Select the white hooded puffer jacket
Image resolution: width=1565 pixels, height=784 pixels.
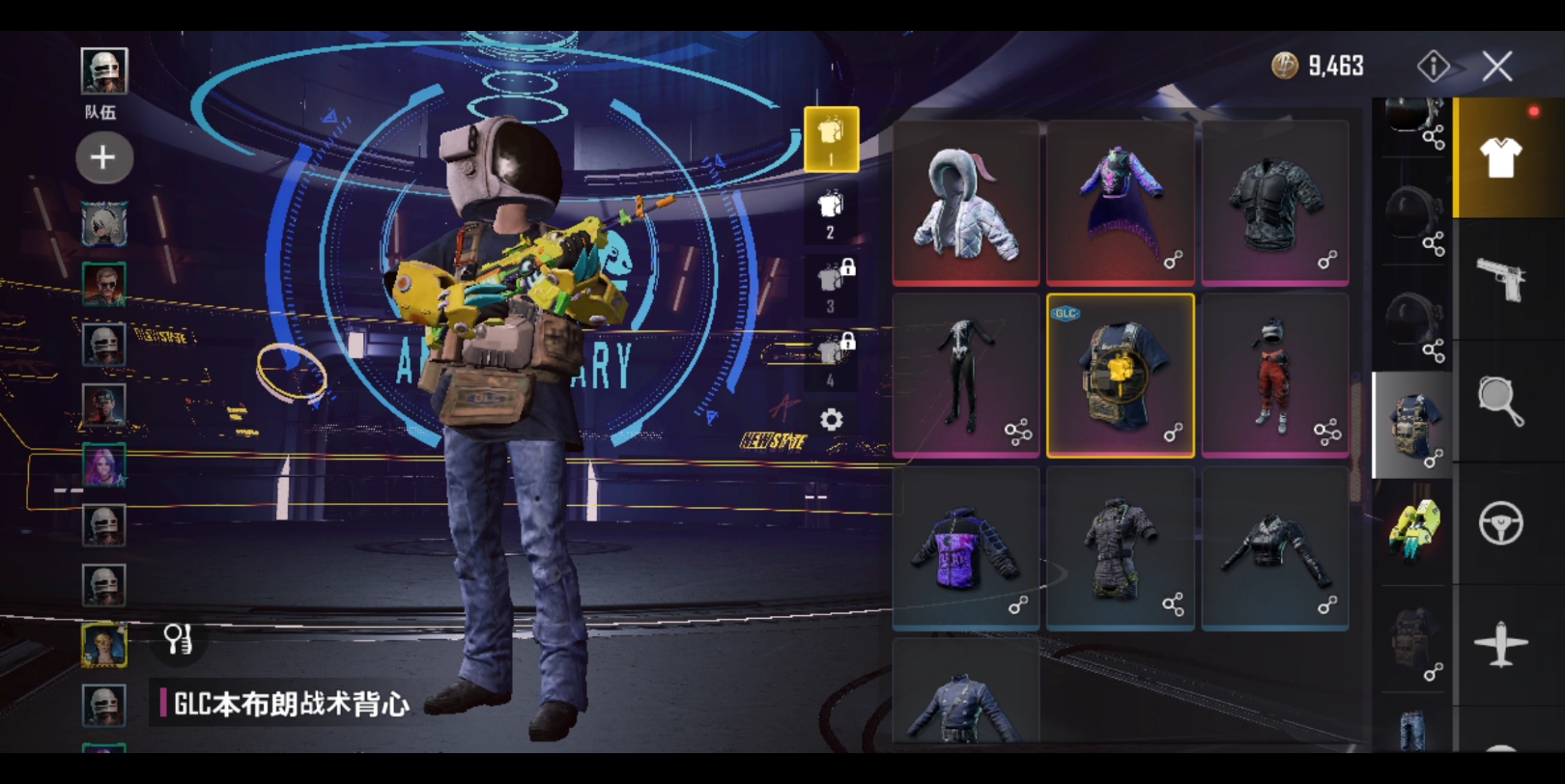tap(965, 203)
